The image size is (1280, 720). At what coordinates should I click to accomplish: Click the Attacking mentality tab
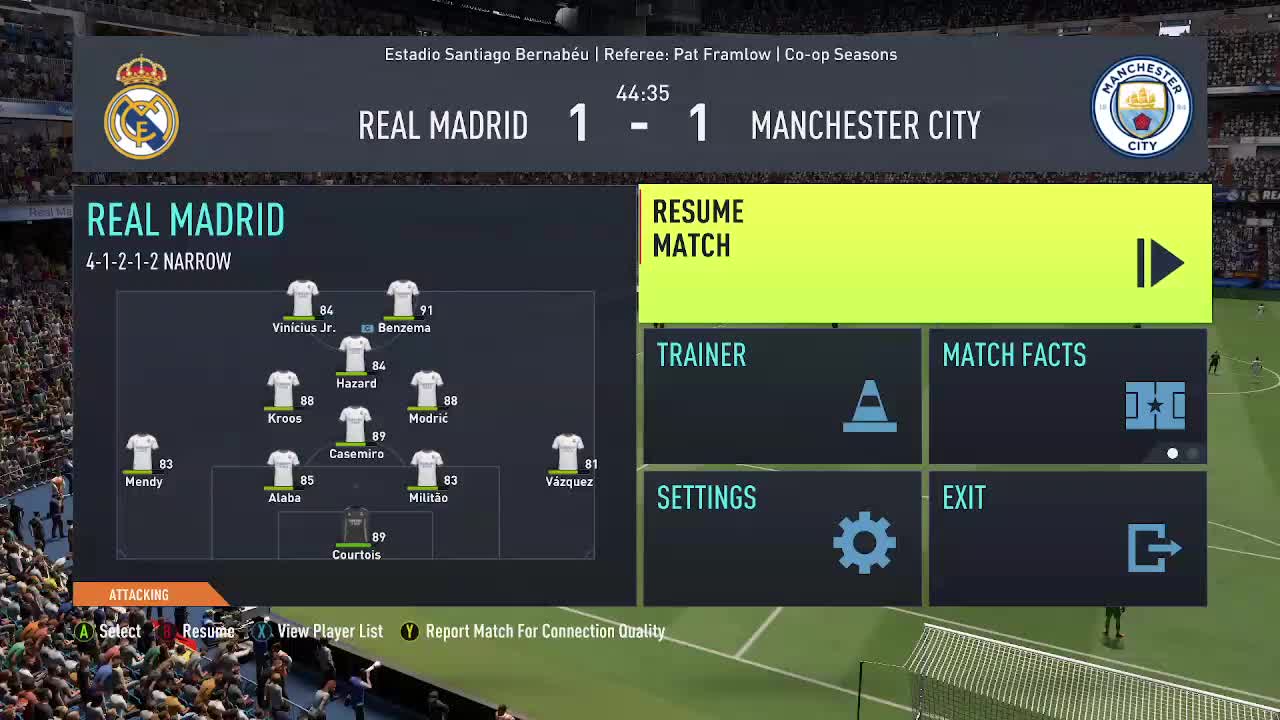[x=139, y=595]
